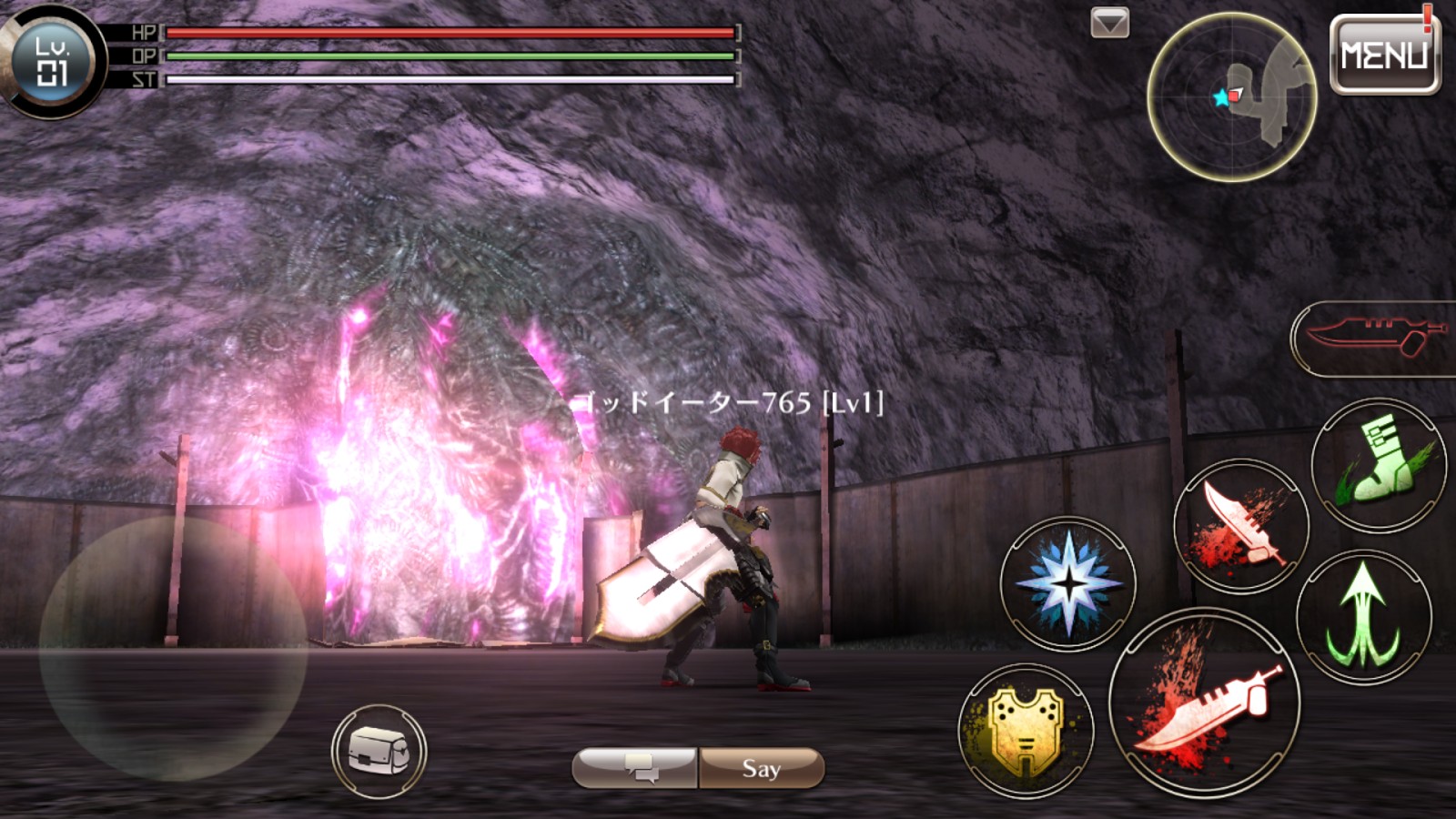Activate the golden shield guard
This screenshot has height=819, width=1456.
coord(1026,730)
